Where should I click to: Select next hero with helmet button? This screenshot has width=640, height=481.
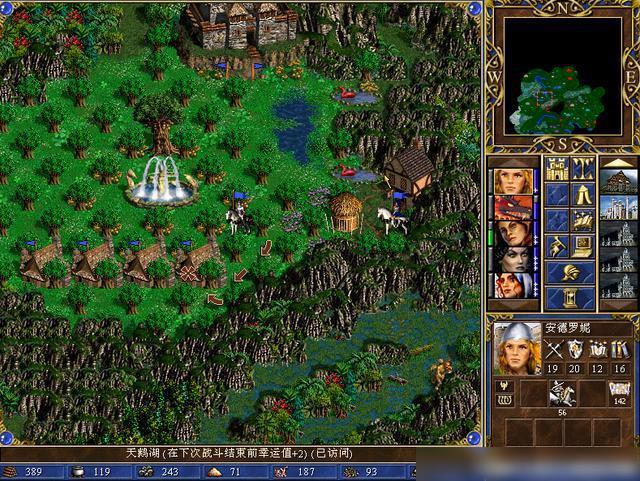coord(569,272)
